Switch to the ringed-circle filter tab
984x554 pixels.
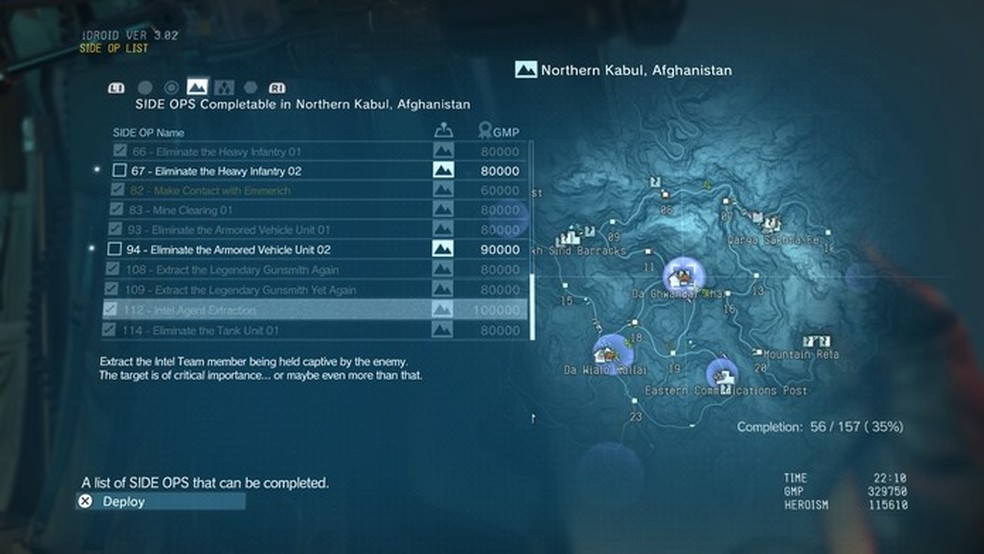(x=171, y=87)
